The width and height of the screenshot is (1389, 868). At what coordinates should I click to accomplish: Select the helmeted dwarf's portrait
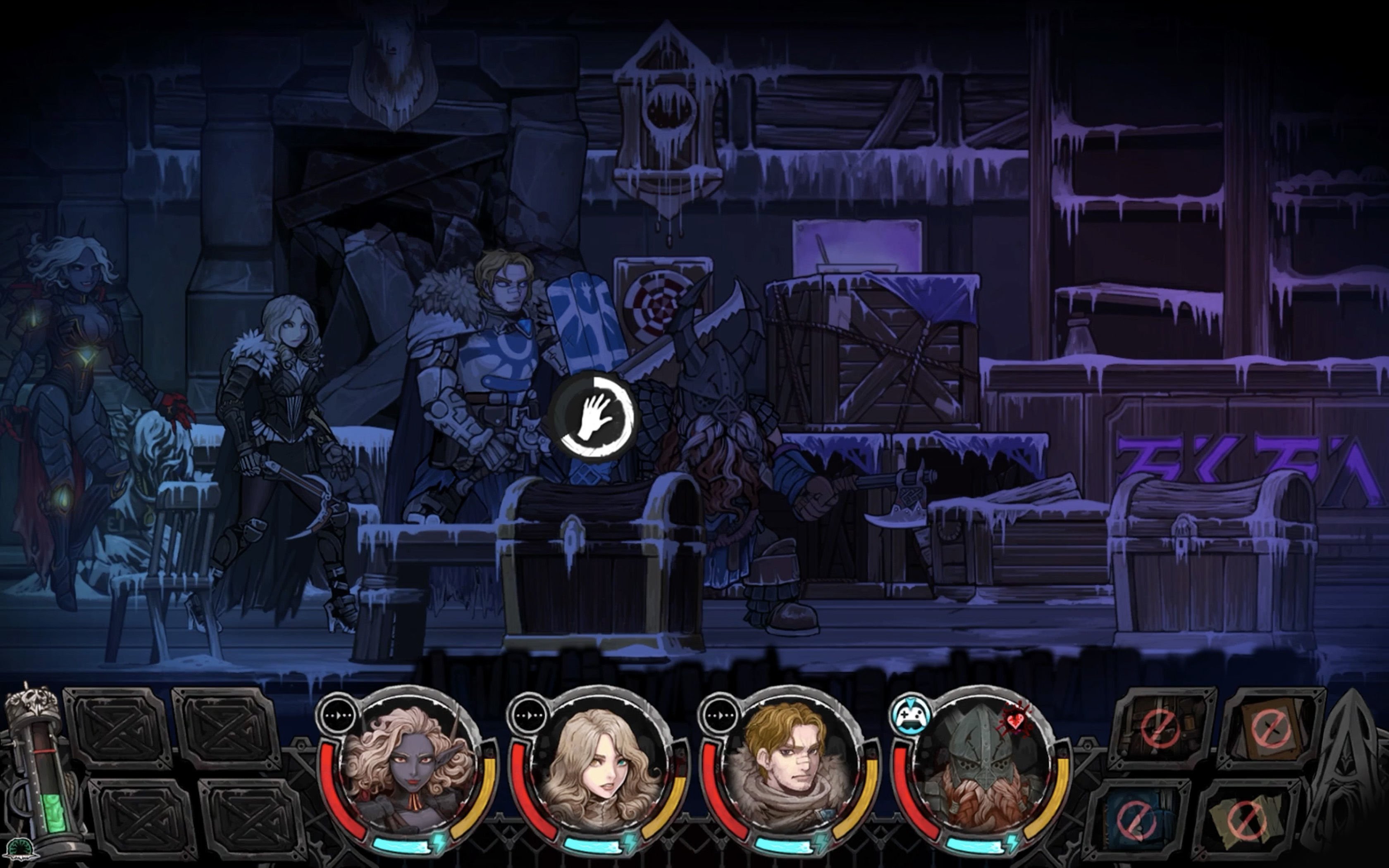(983, 766)
